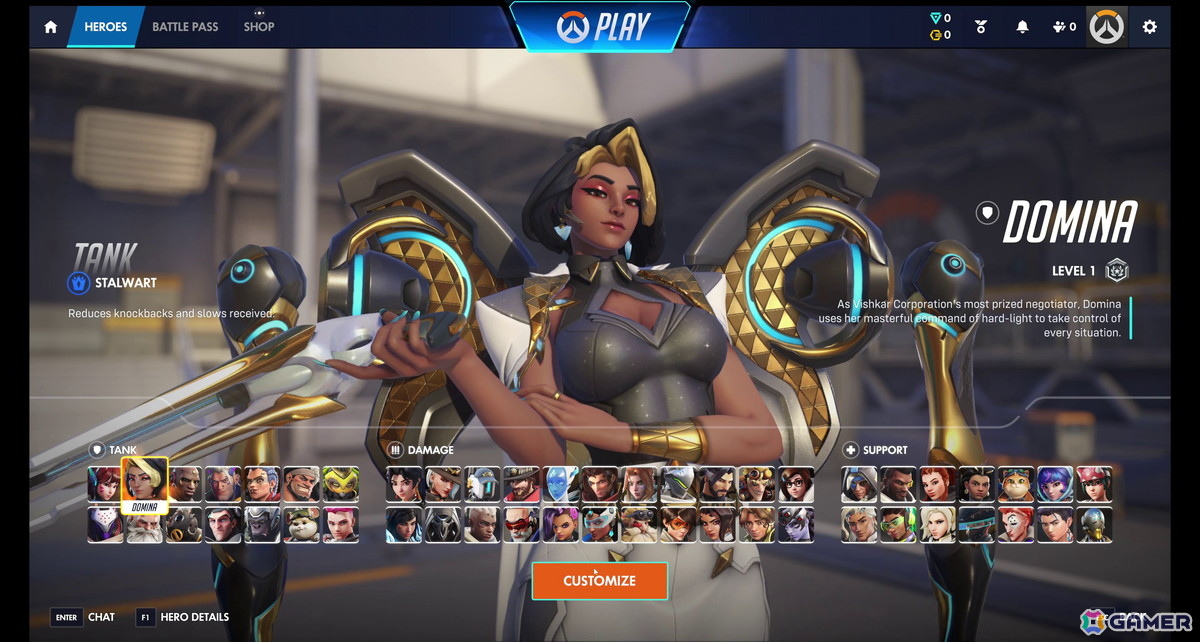Choose Mei from the damage heroes
Image resolution: width=1200 pixels, height=642 pixels.
click(796, 484)
